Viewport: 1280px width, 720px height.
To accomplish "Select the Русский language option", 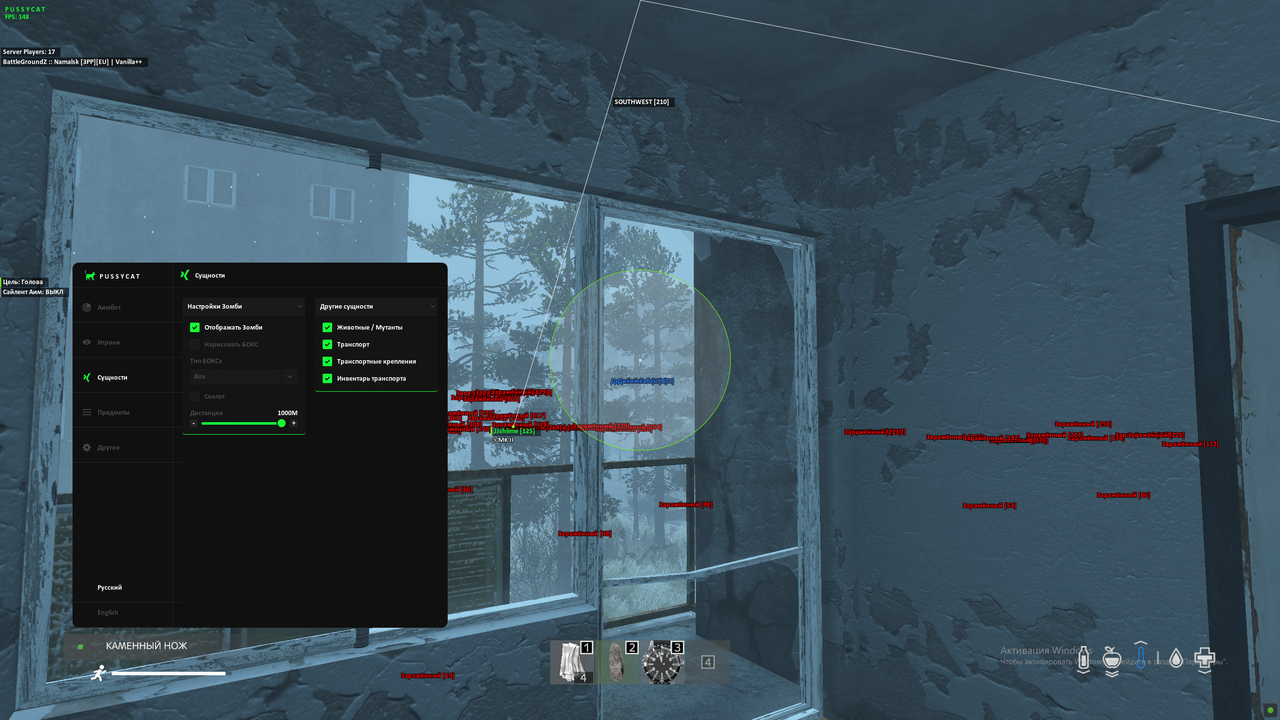I will tap(110, 587).
